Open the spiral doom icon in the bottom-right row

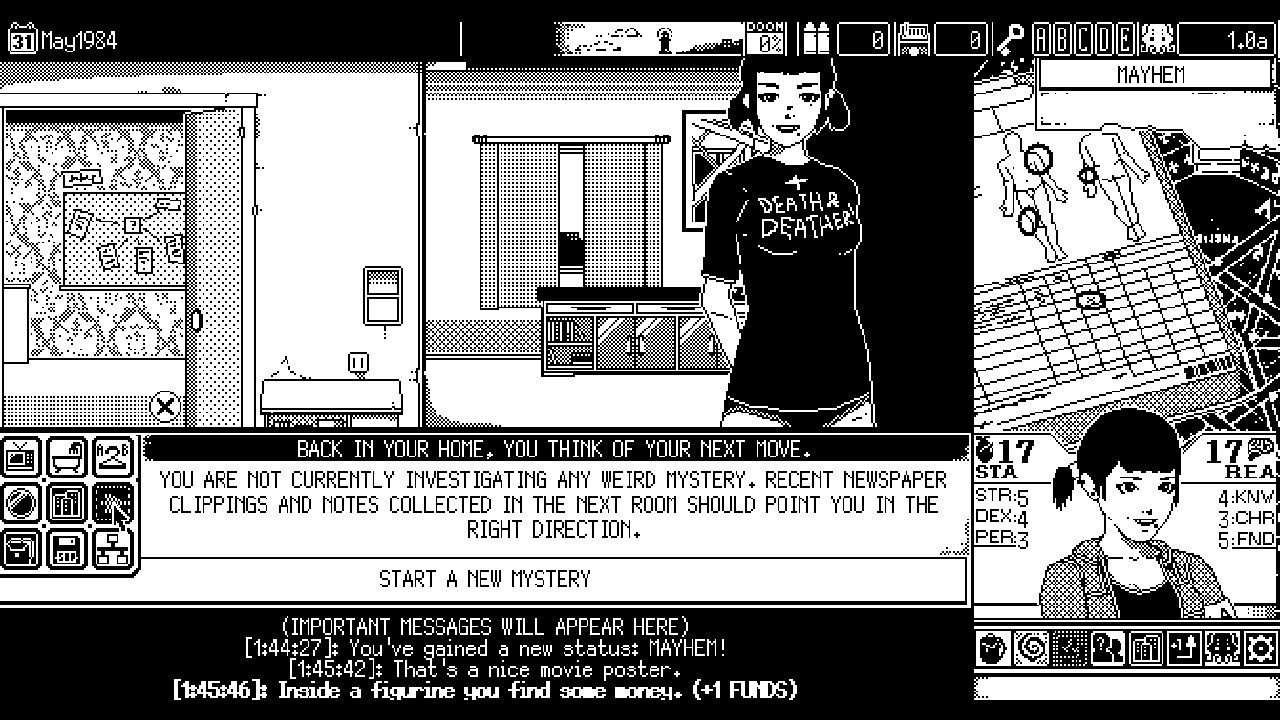point(1029,647)
